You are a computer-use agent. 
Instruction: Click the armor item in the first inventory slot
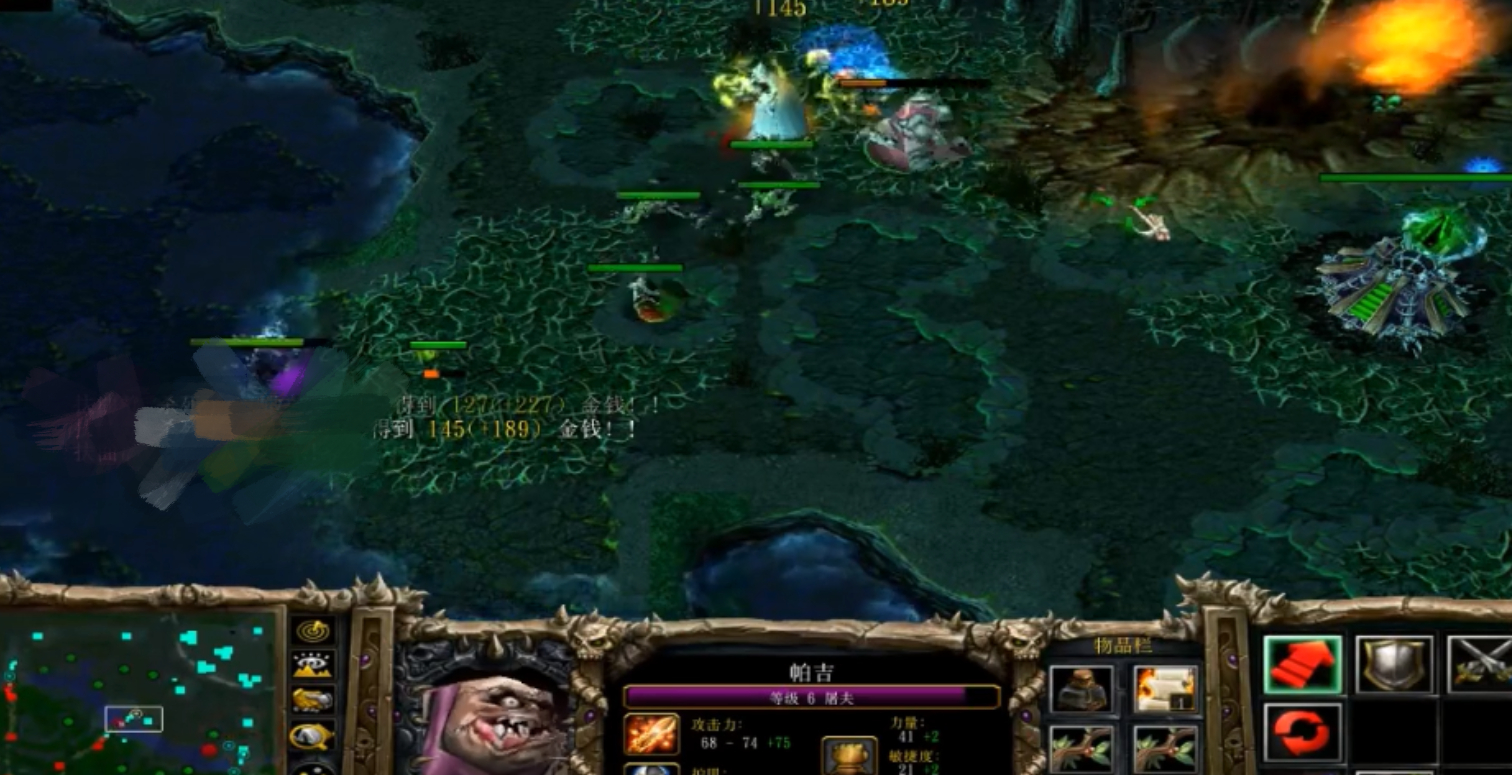1082,687
